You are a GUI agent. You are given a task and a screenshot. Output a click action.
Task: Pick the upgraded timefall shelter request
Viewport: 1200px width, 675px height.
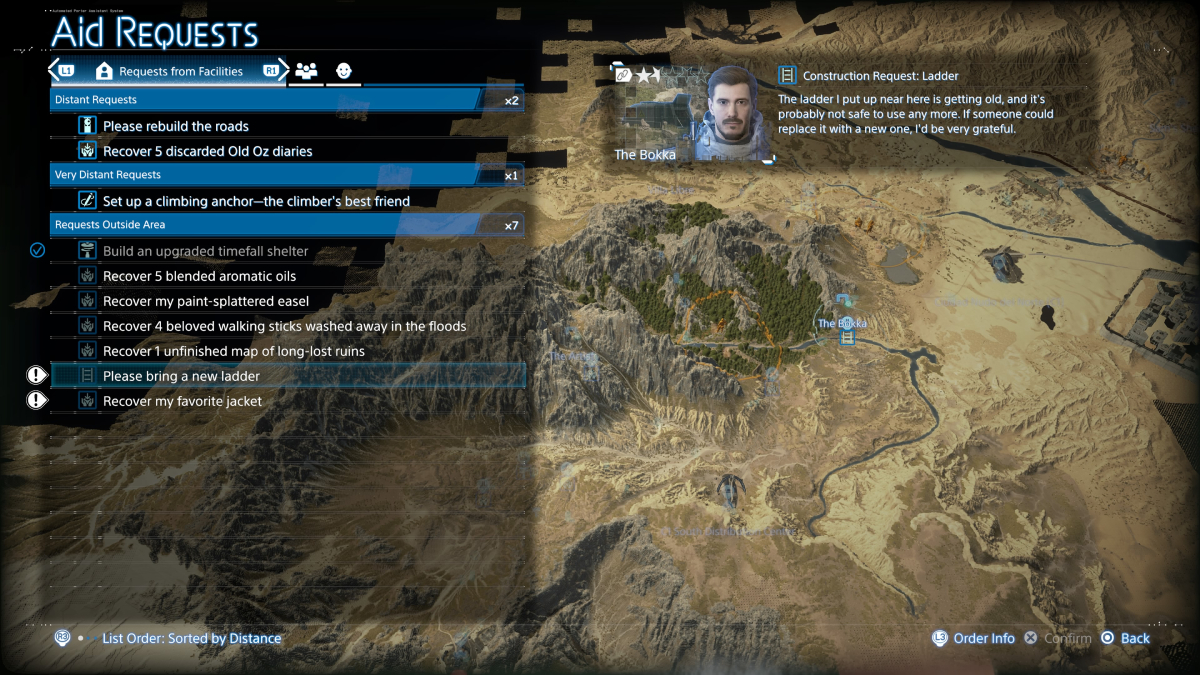(x=205, y=251)
